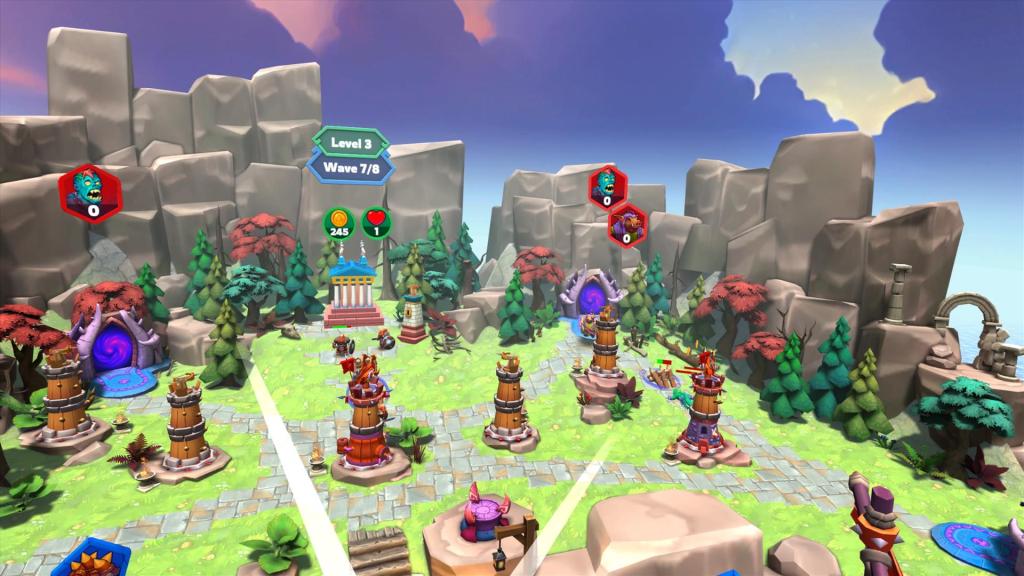The width and height of the screenshot is (1024, 576).
Task: Select the zombie badge above the purple beast
Action: (x=606, y=186)
